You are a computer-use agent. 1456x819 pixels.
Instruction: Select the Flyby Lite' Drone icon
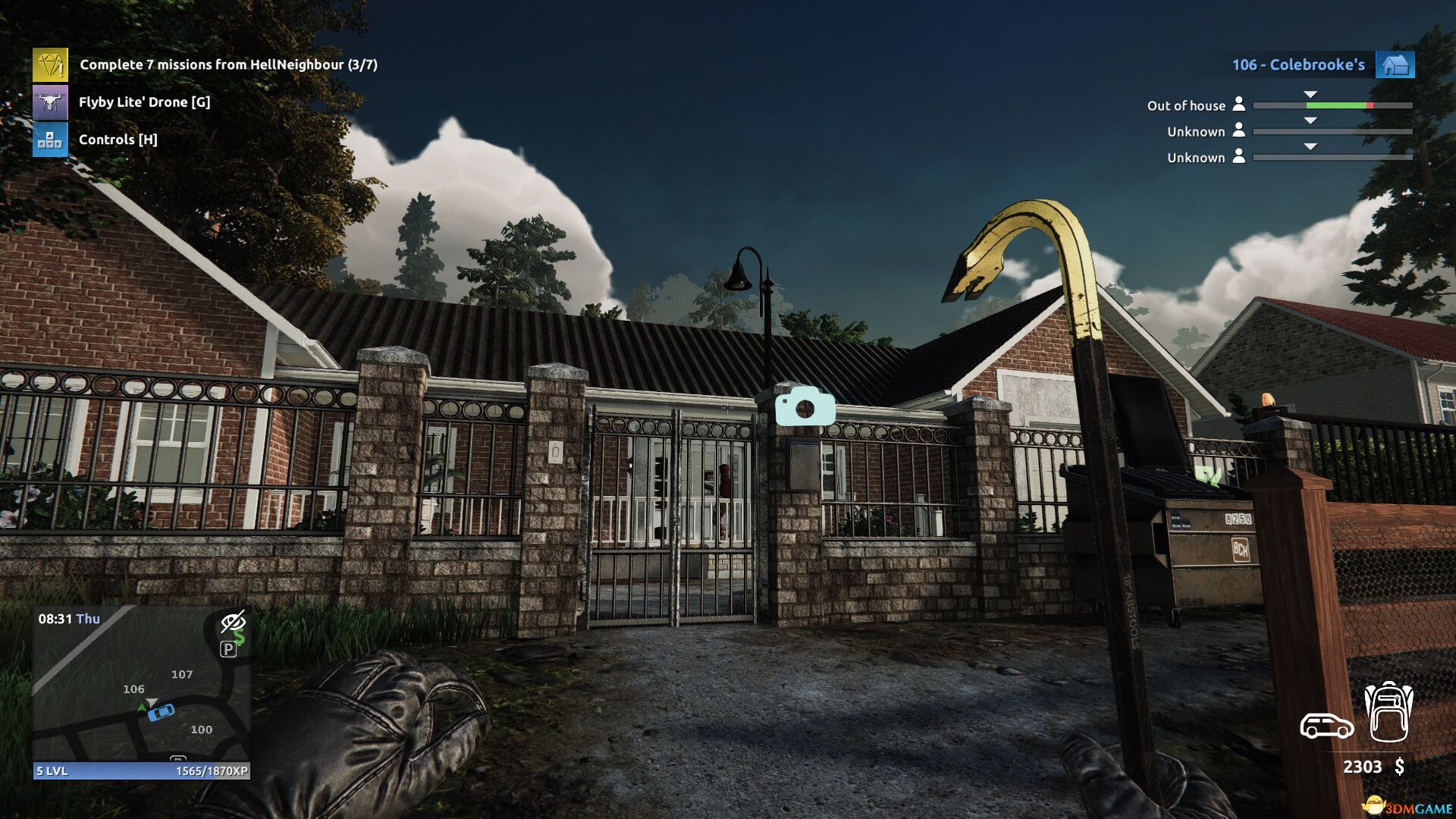(x=50, y=102)
